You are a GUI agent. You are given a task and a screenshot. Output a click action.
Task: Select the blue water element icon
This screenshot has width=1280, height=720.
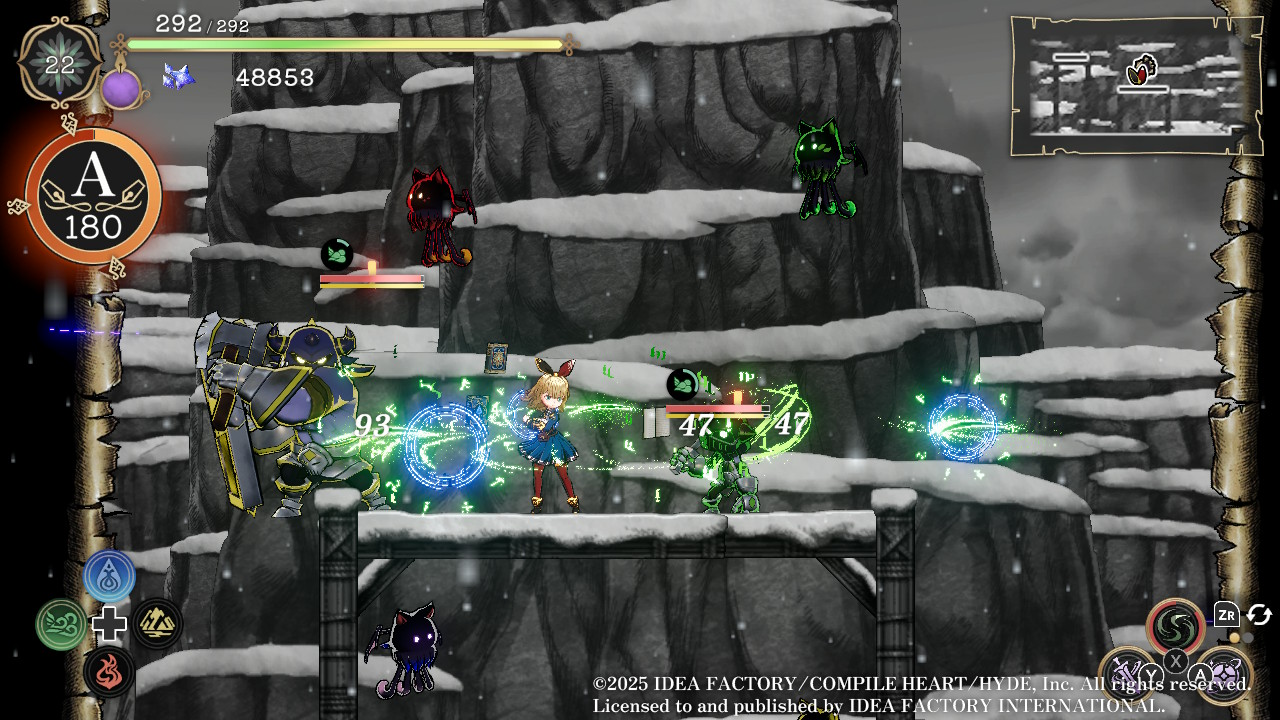[x=109, y=575]
